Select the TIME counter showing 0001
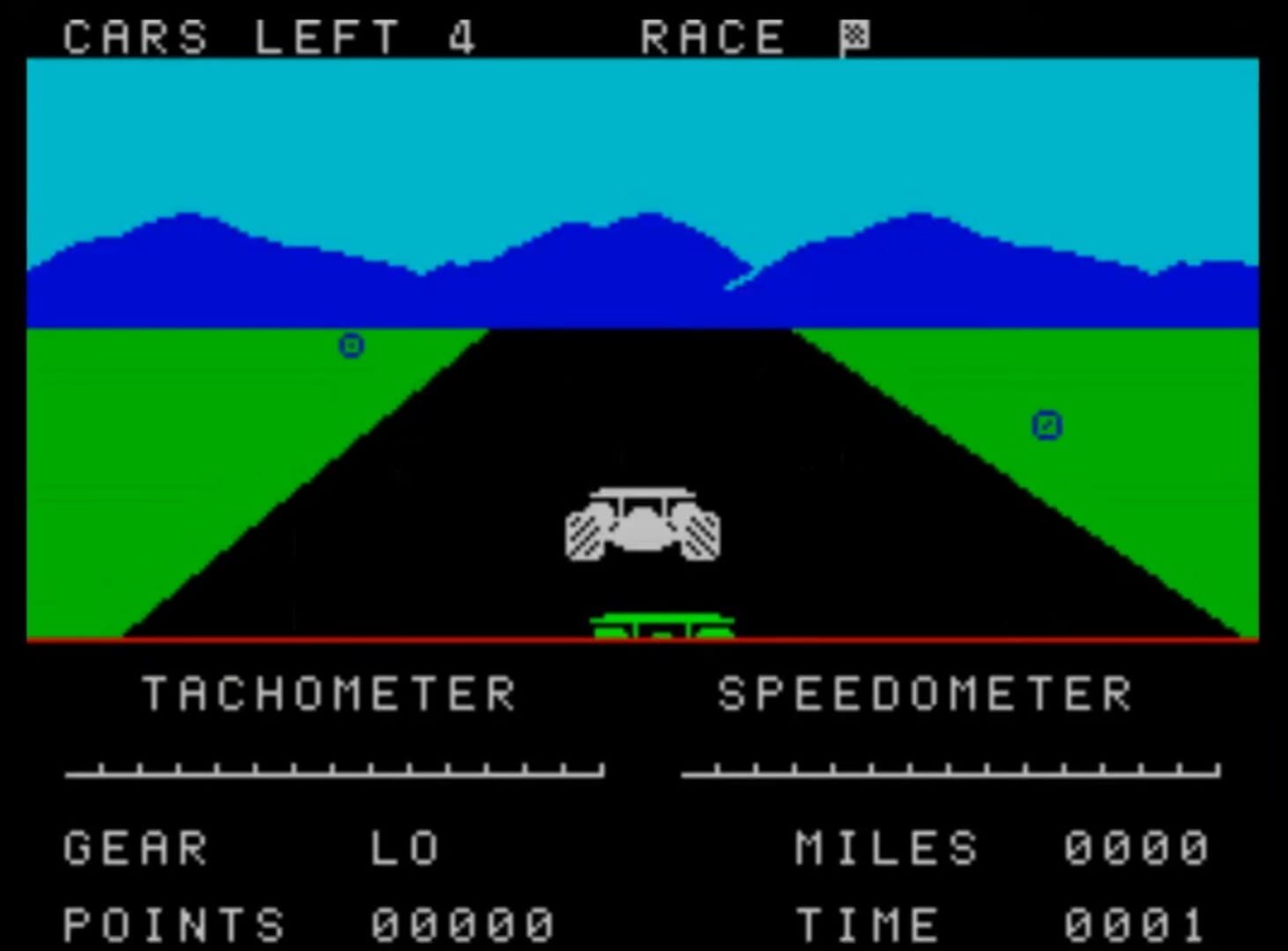Viewport: 1288px width, 951px height. [1136, 923]
